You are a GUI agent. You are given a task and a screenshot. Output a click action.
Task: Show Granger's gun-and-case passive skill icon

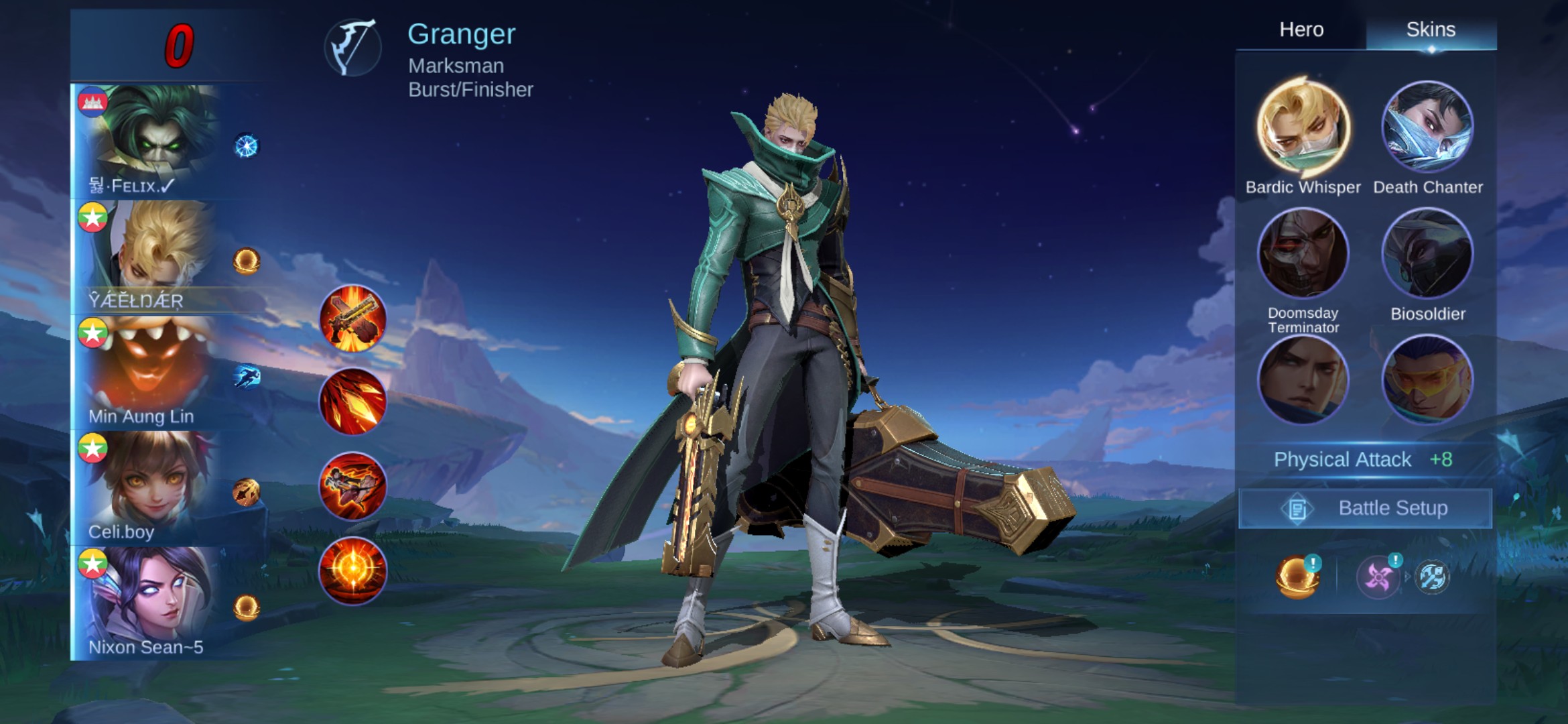click(x=352, y=319)
